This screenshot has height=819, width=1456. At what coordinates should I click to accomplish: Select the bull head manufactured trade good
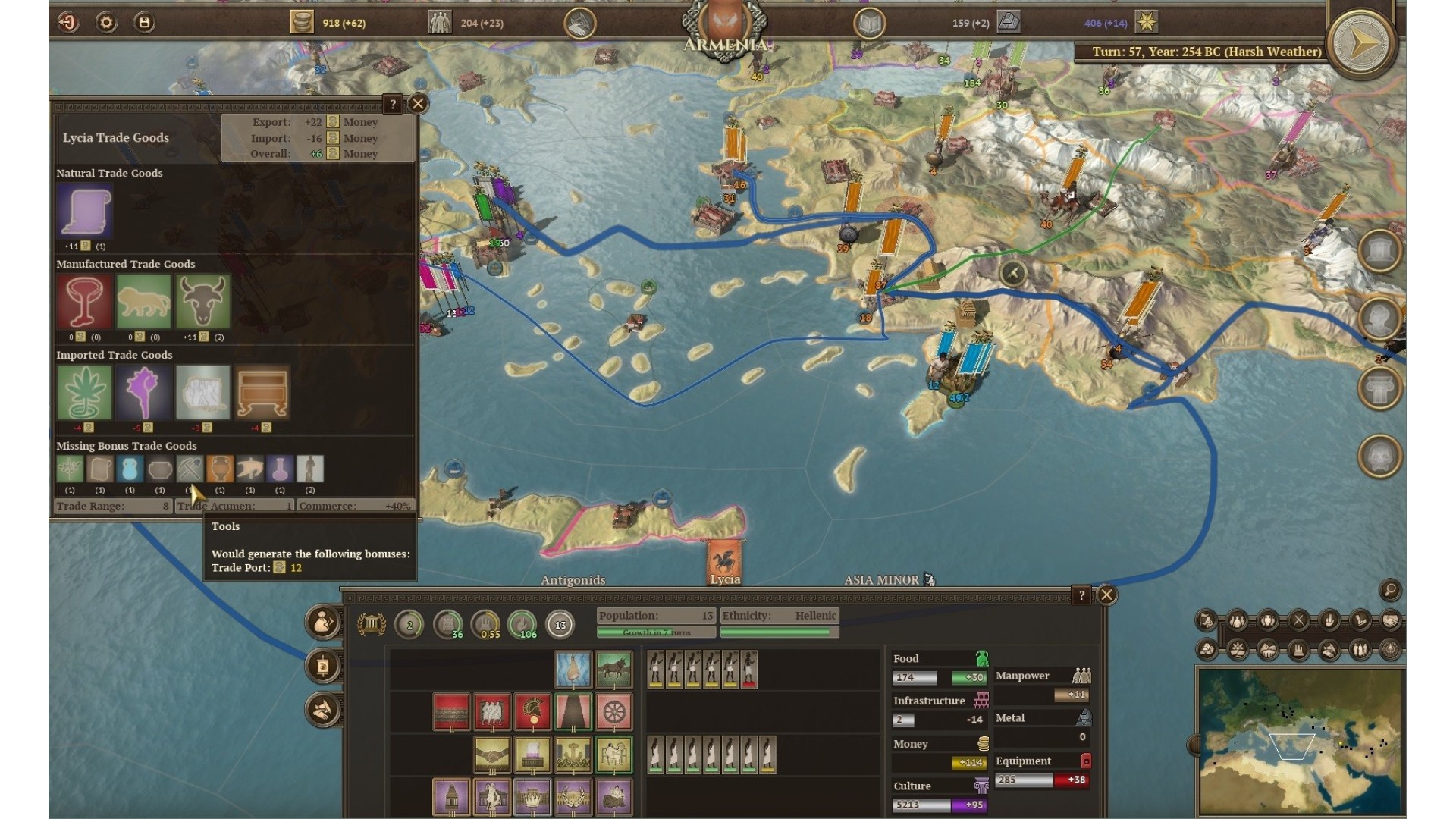point(202,301)
